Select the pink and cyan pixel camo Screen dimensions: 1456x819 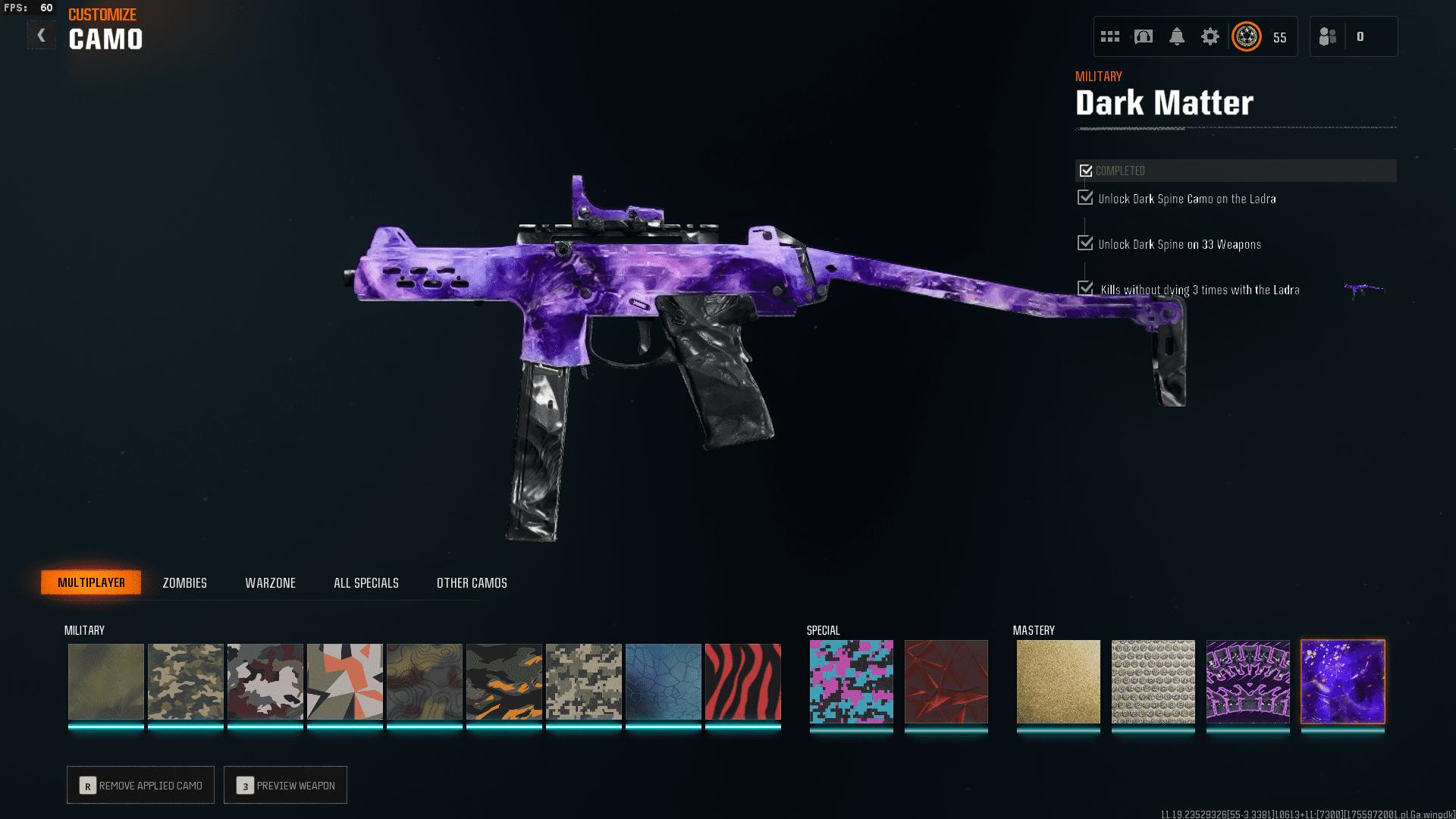851,681
